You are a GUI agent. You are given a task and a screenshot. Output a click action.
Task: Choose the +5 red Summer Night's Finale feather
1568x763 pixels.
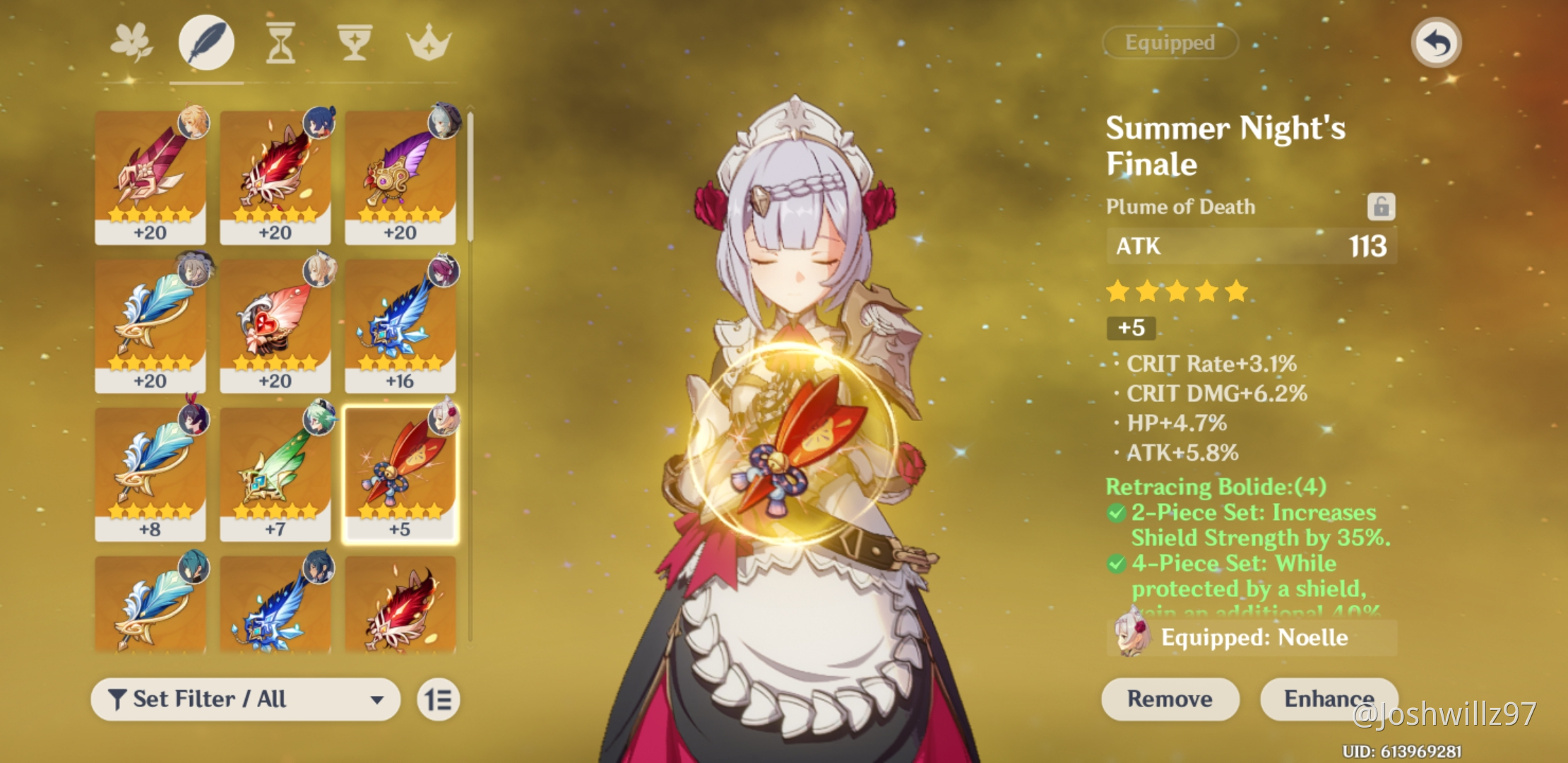coord(400,473)
